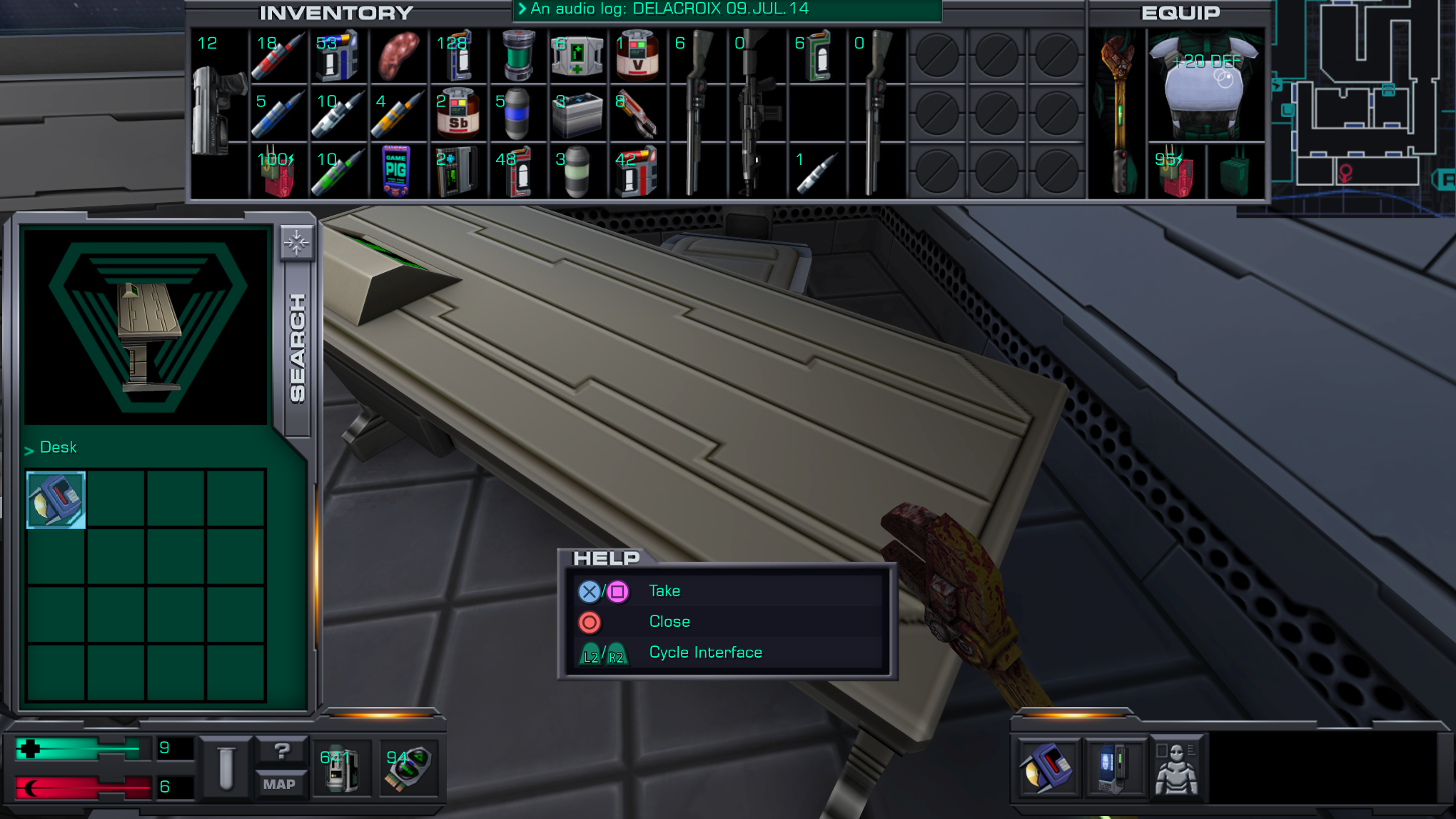Choose the raw meat item in inventory
Image resolution: width=1456 pixels, height=819 pixels.
397,56
